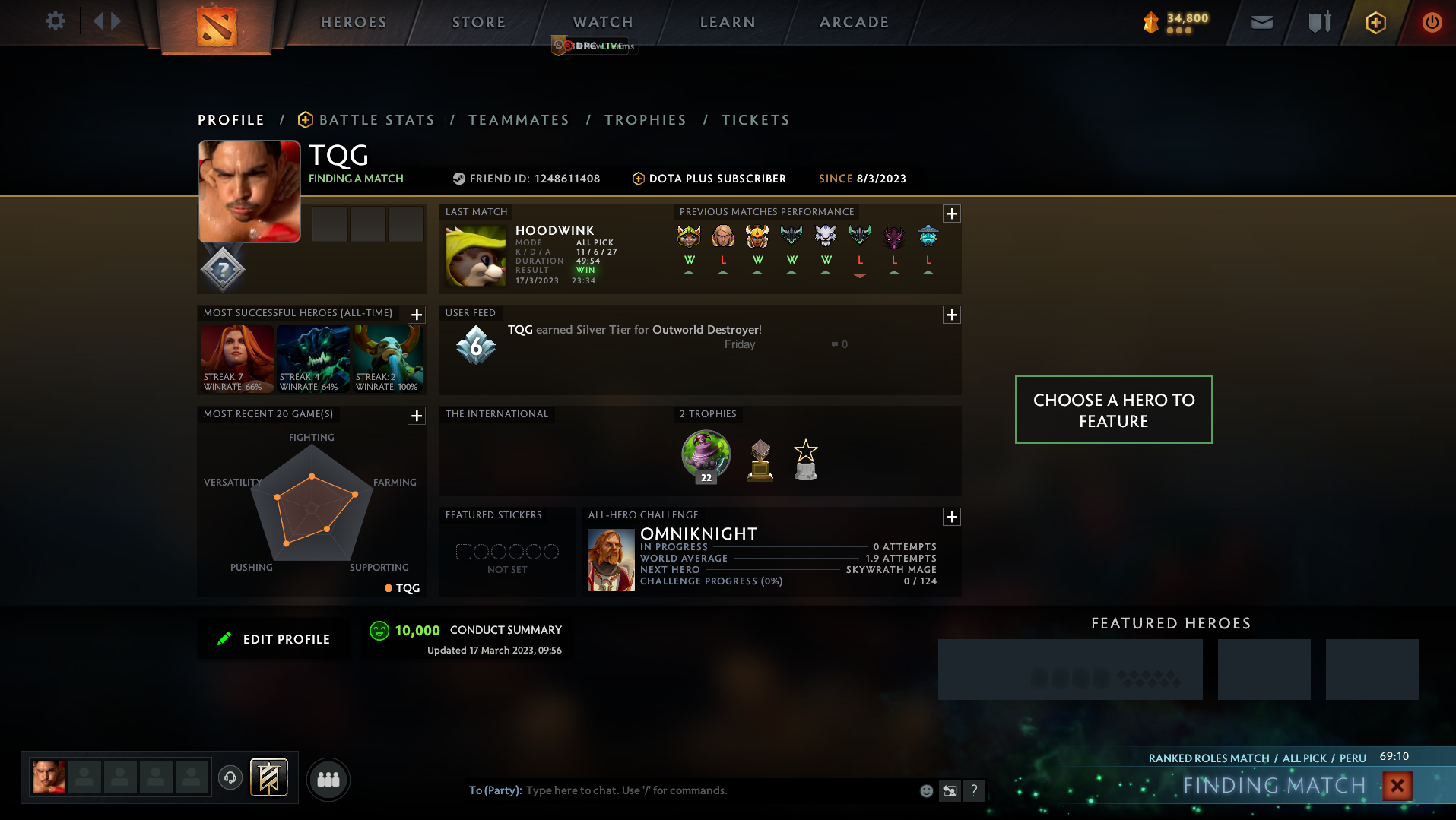Click the party chat input field
1456x820 pixels.
coord(684,790)
